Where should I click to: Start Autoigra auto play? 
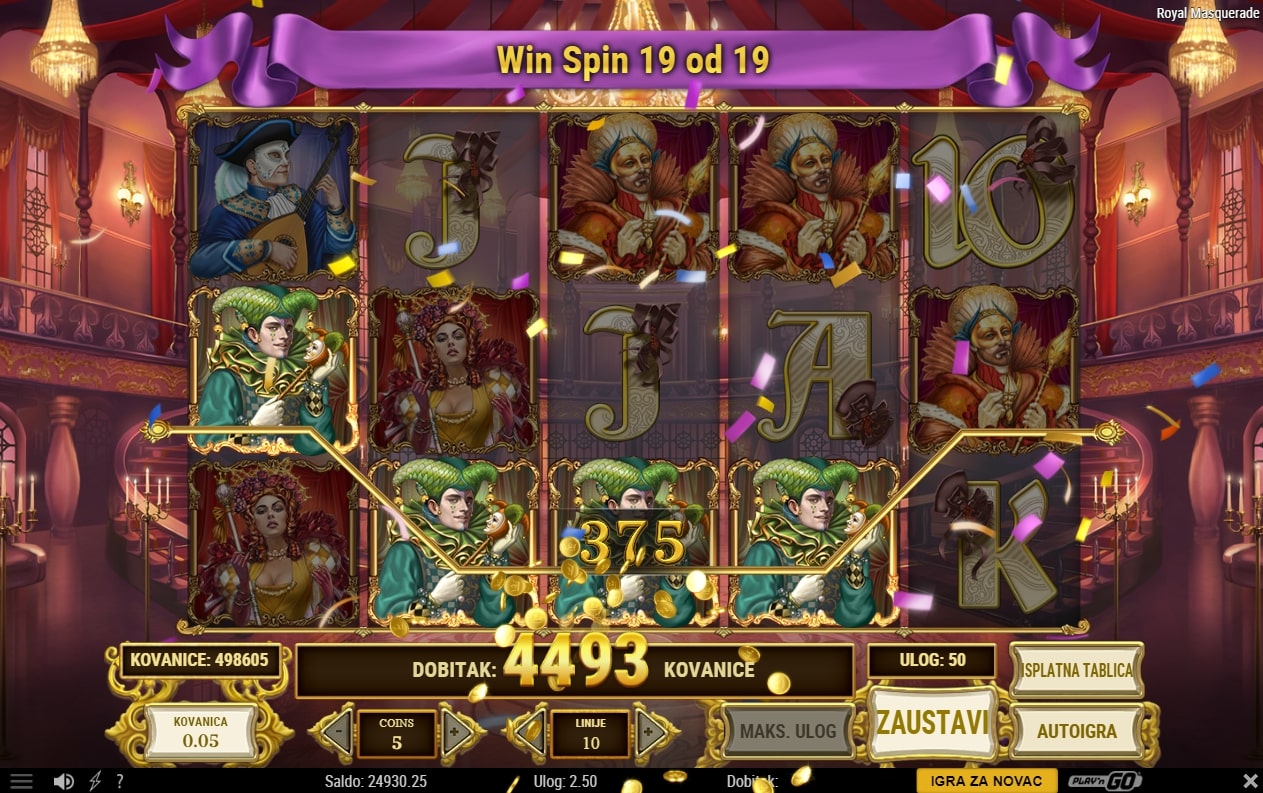[1076, 731]
